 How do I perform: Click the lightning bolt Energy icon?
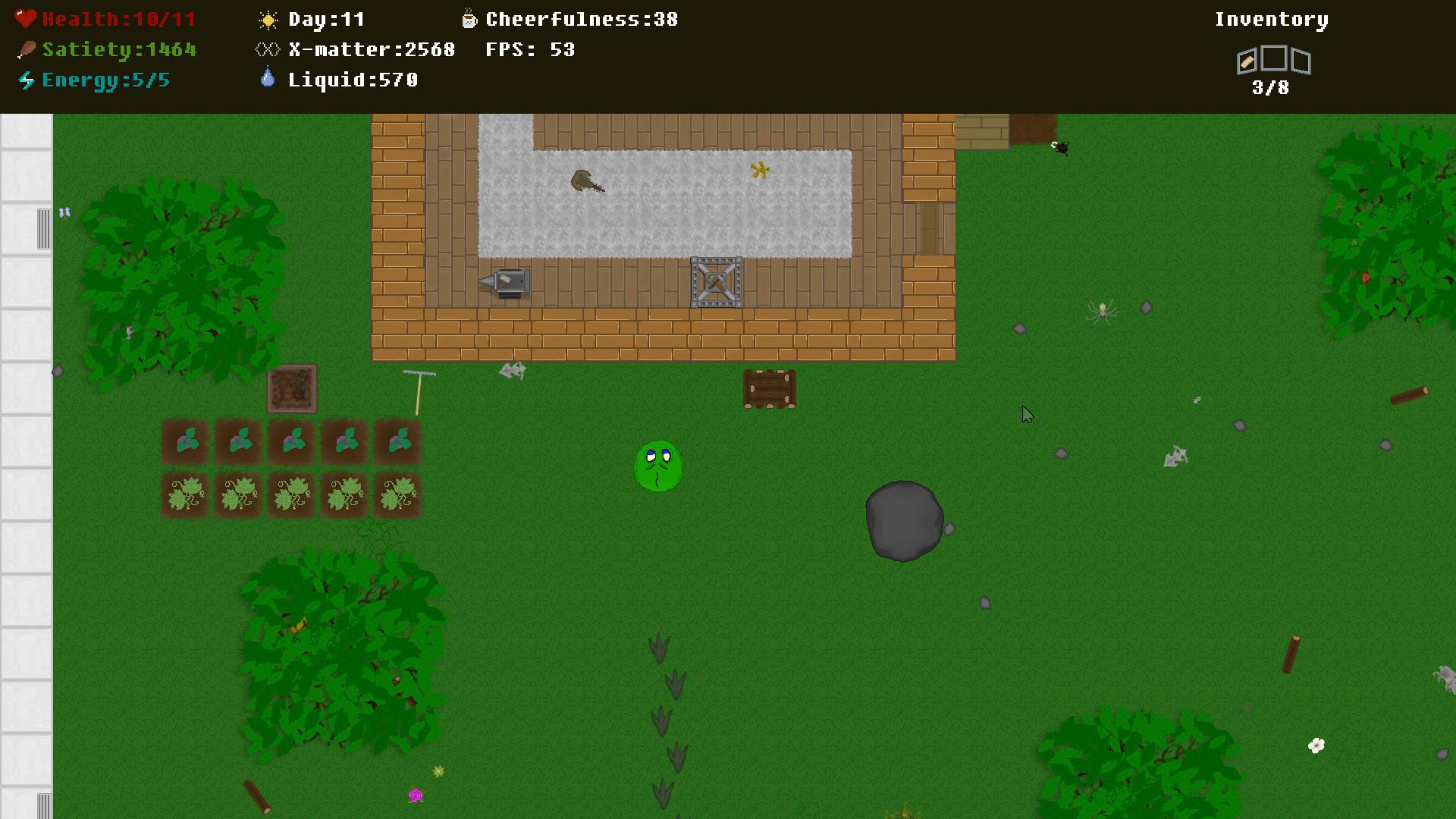pyautogui.click(x=26, y=79)
